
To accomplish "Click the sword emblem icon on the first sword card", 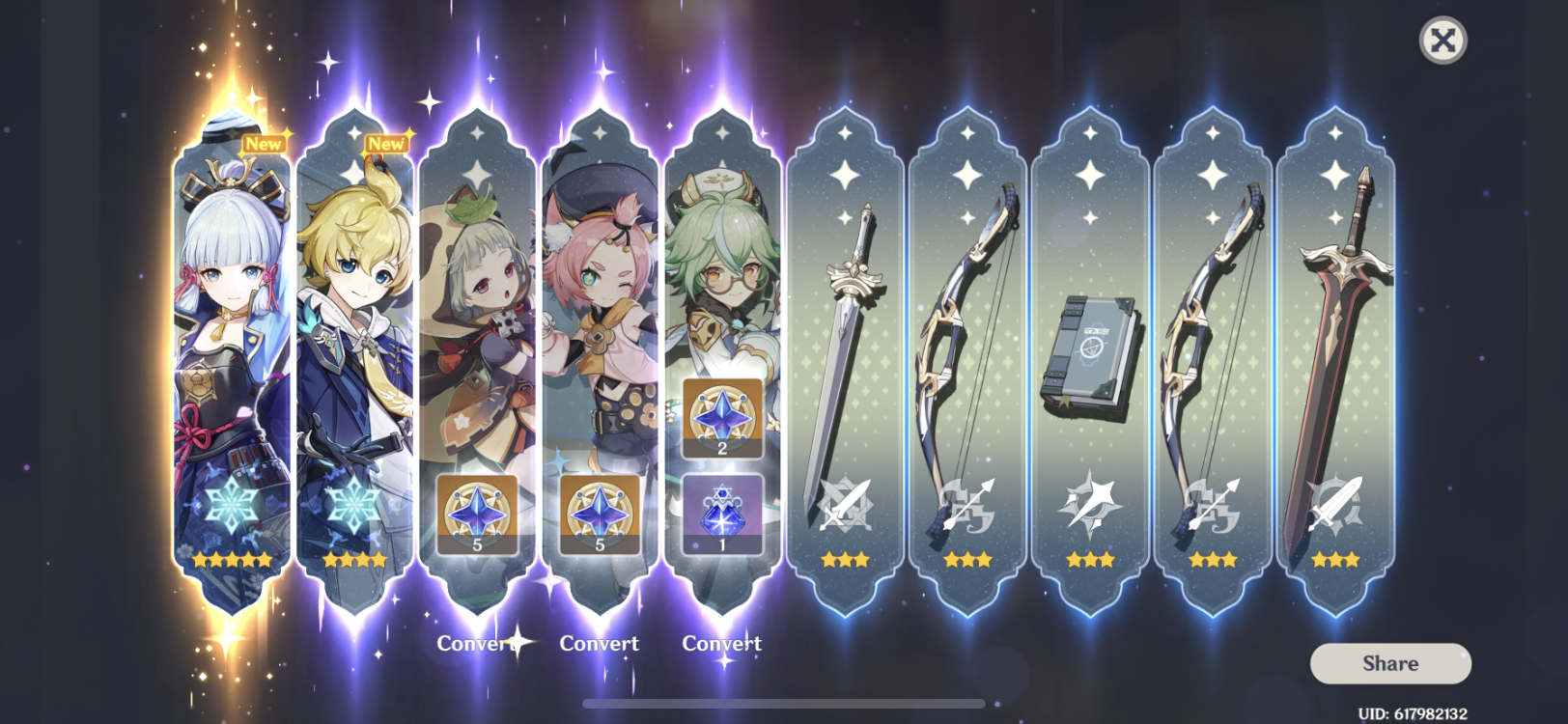I will tap(843, 506).
